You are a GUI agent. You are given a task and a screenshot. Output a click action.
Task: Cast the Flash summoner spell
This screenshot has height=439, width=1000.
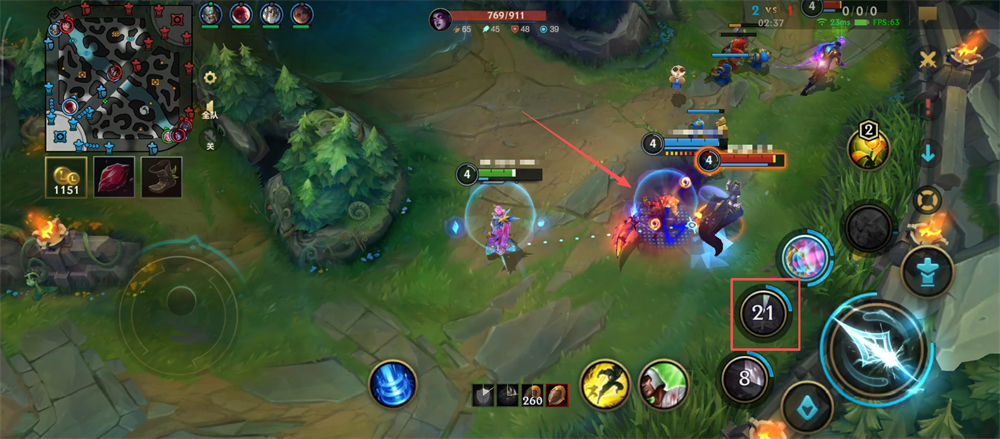pyautogui.click(x=604, y=384)
